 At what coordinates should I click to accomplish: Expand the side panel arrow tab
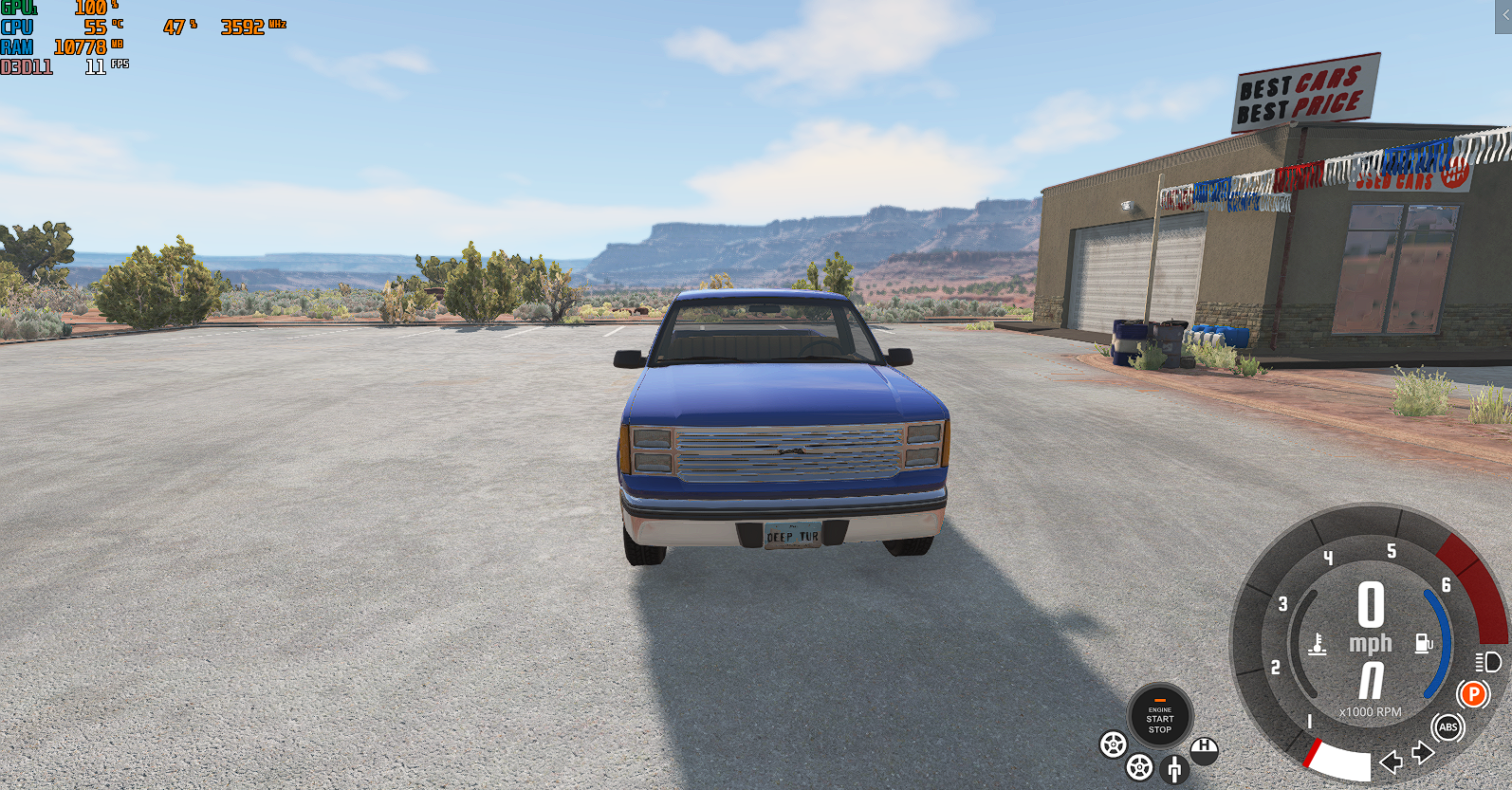click(x=1503, y=16)
